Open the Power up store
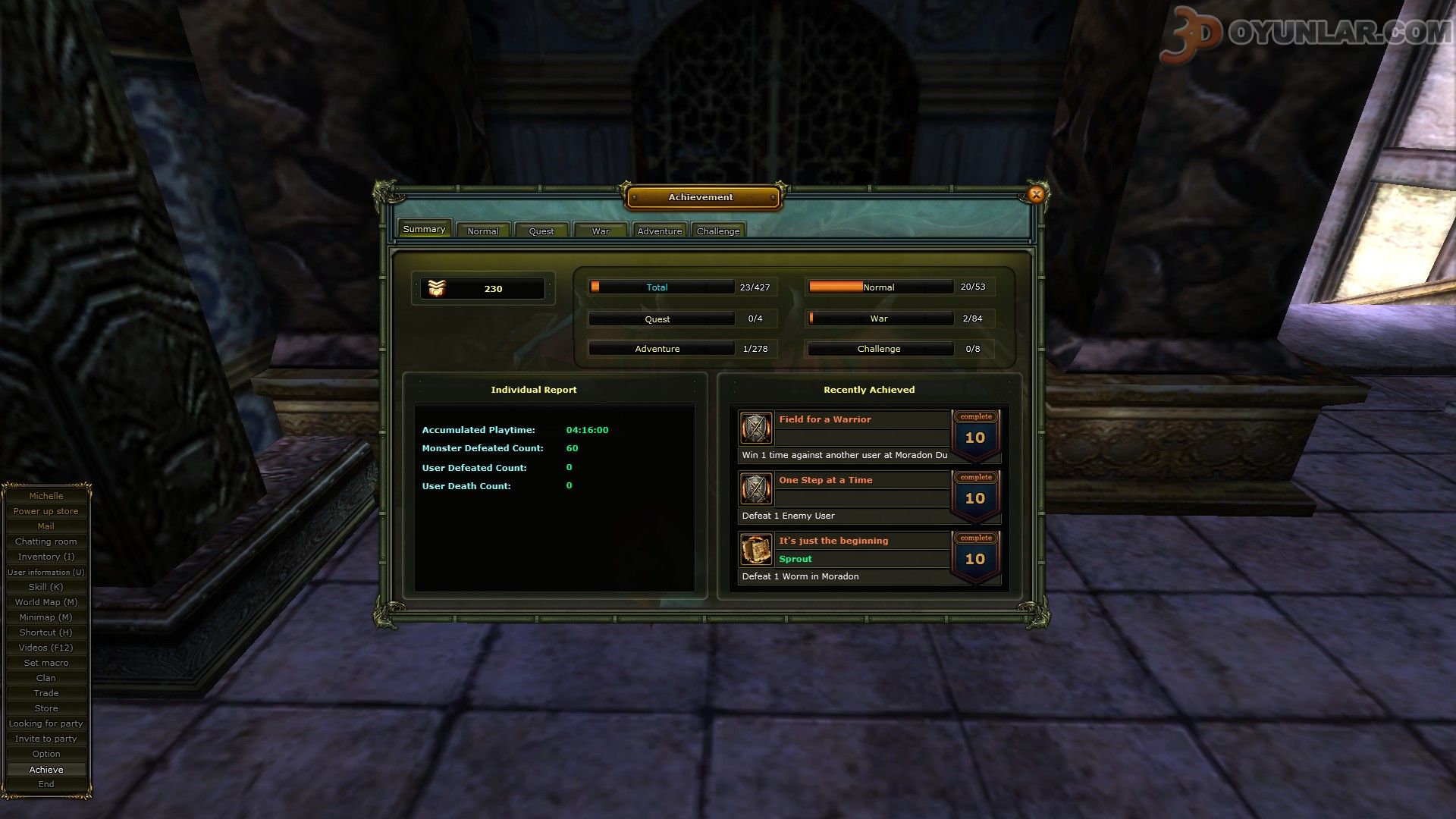This screenshot has height=819, width=1456. (x=46, y=511)
